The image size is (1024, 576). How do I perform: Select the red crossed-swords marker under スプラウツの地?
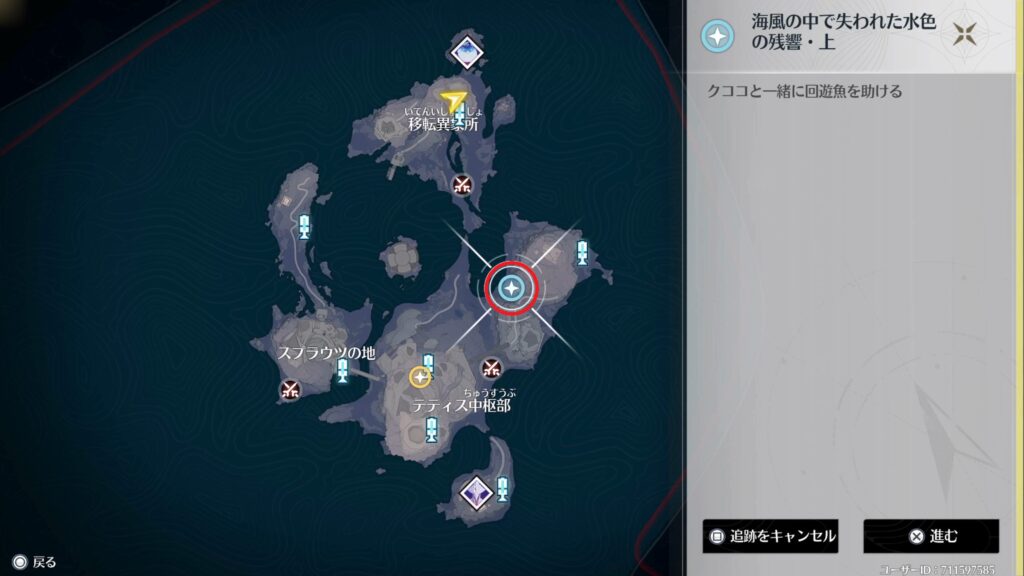[x=290, y=389]
